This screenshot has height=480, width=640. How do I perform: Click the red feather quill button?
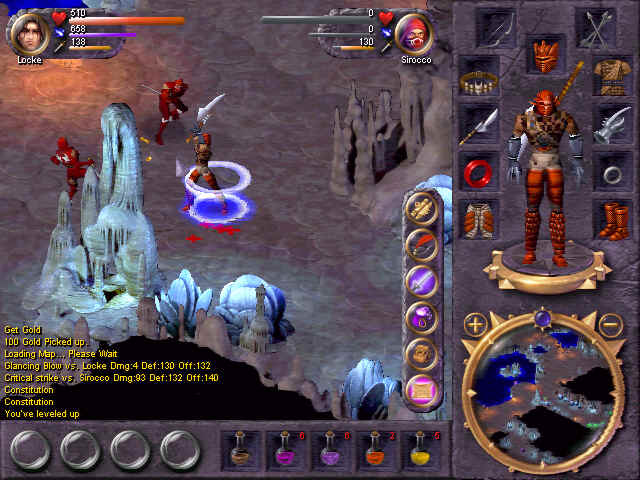pyautogui.click(x=423, y=244)
